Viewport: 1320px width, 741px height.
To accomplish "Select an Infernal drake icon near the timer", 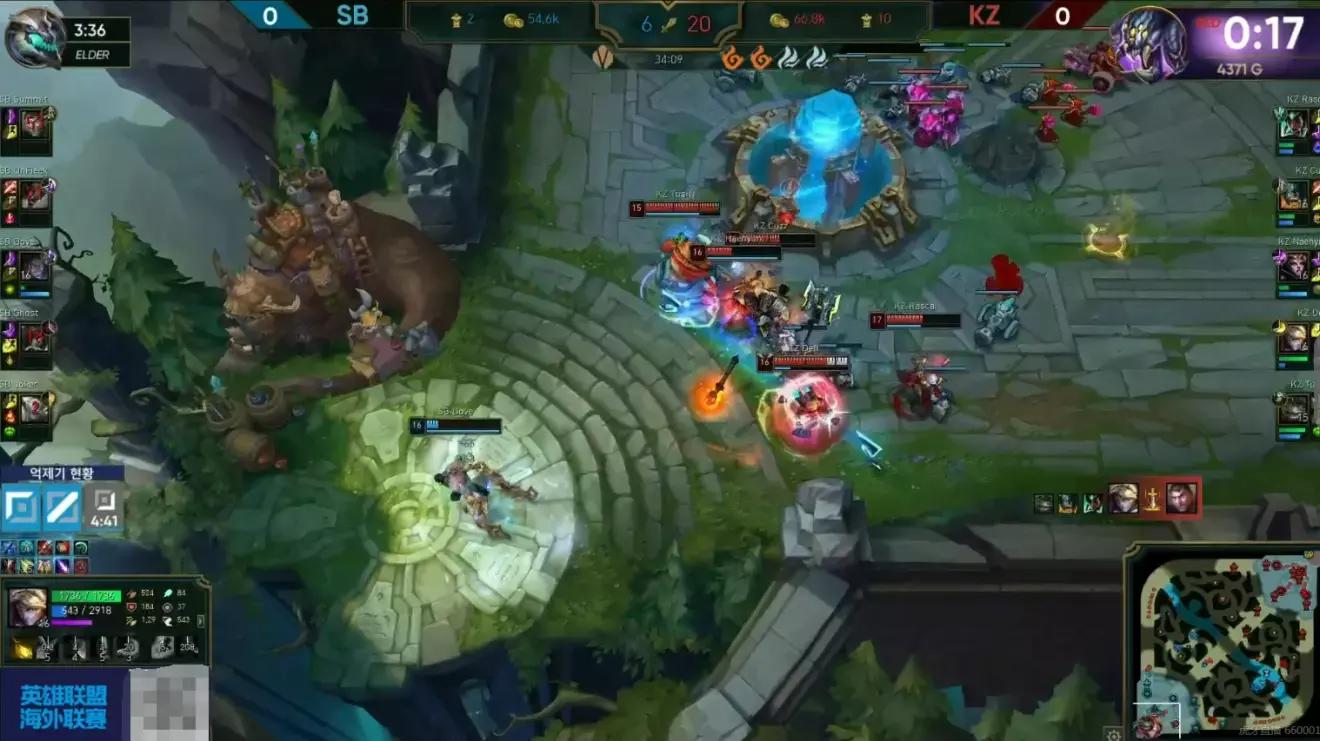I will click(734, 58).
